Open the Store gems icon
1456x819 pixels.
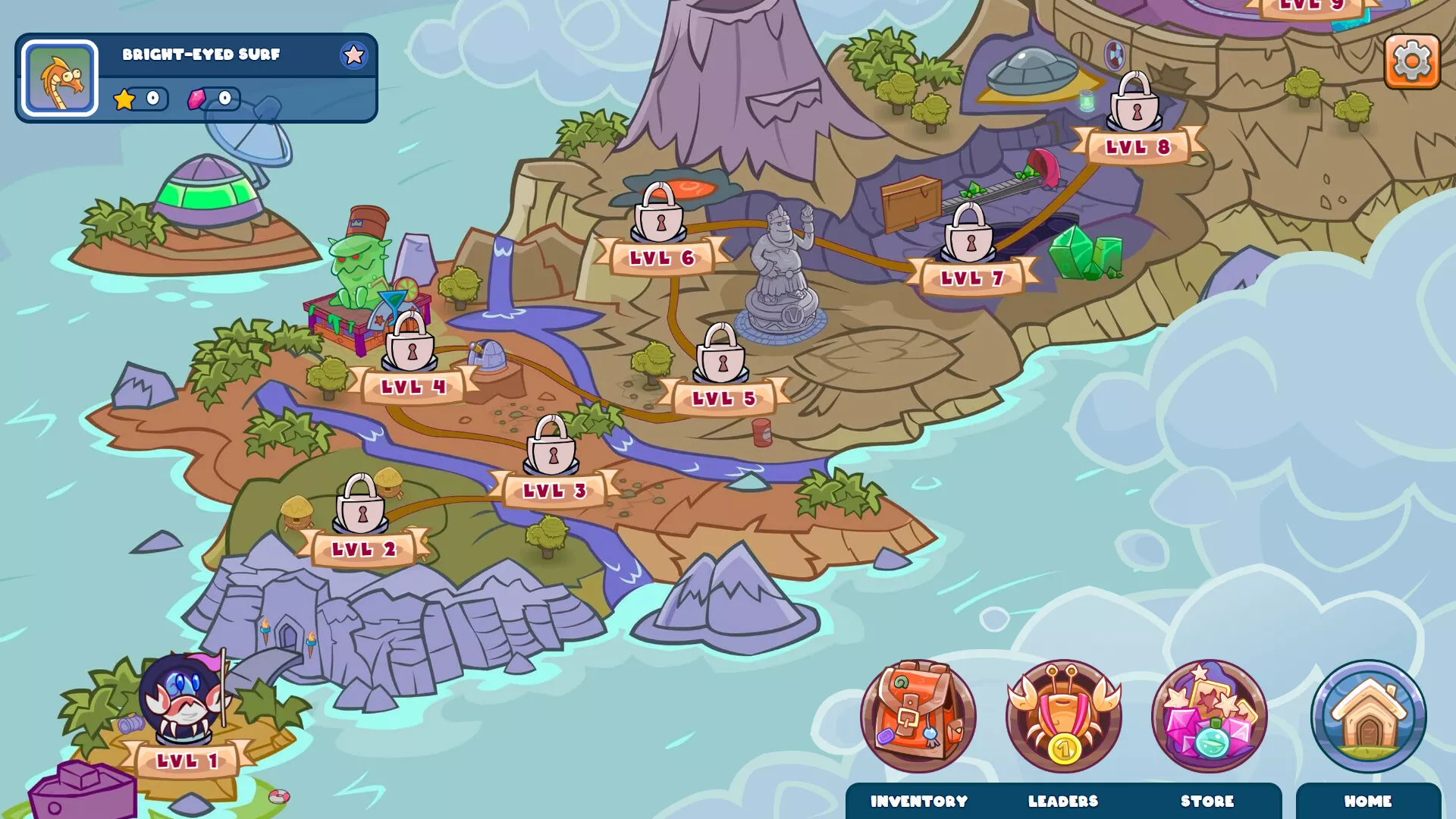click(1209, 717)
